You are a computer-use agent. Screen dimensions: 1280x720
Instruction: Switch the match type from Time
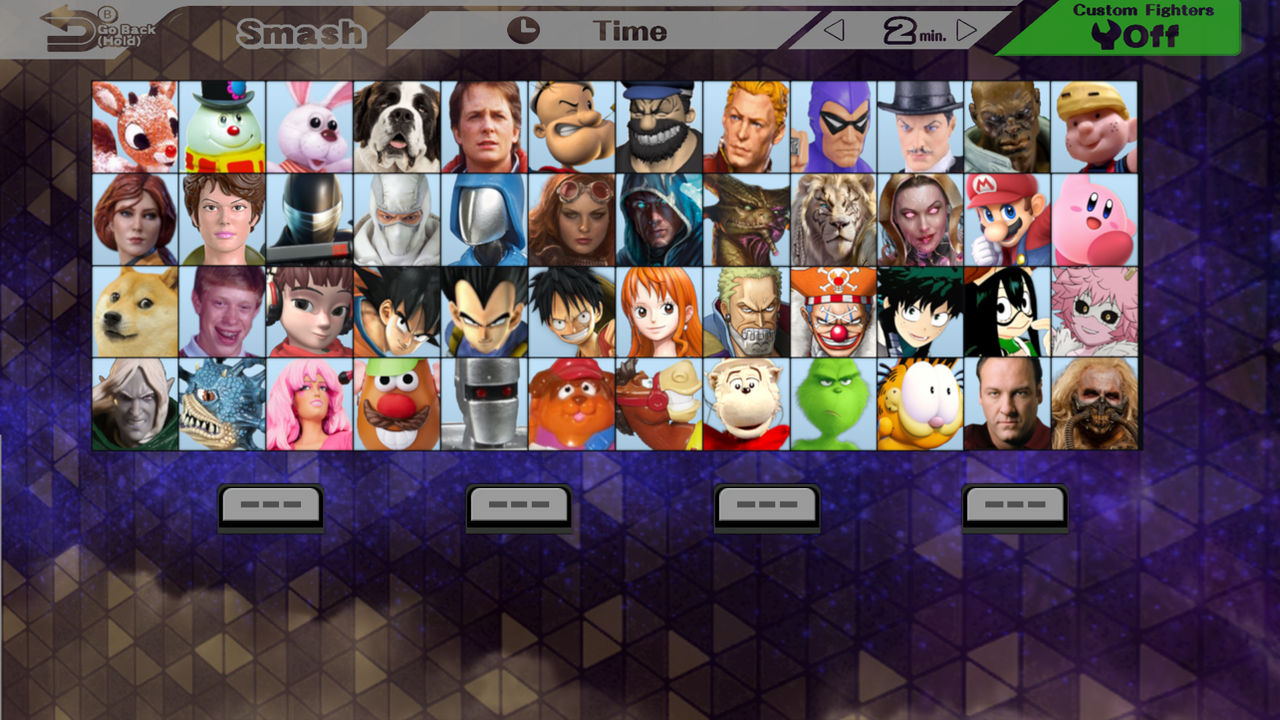click(628, 31)
